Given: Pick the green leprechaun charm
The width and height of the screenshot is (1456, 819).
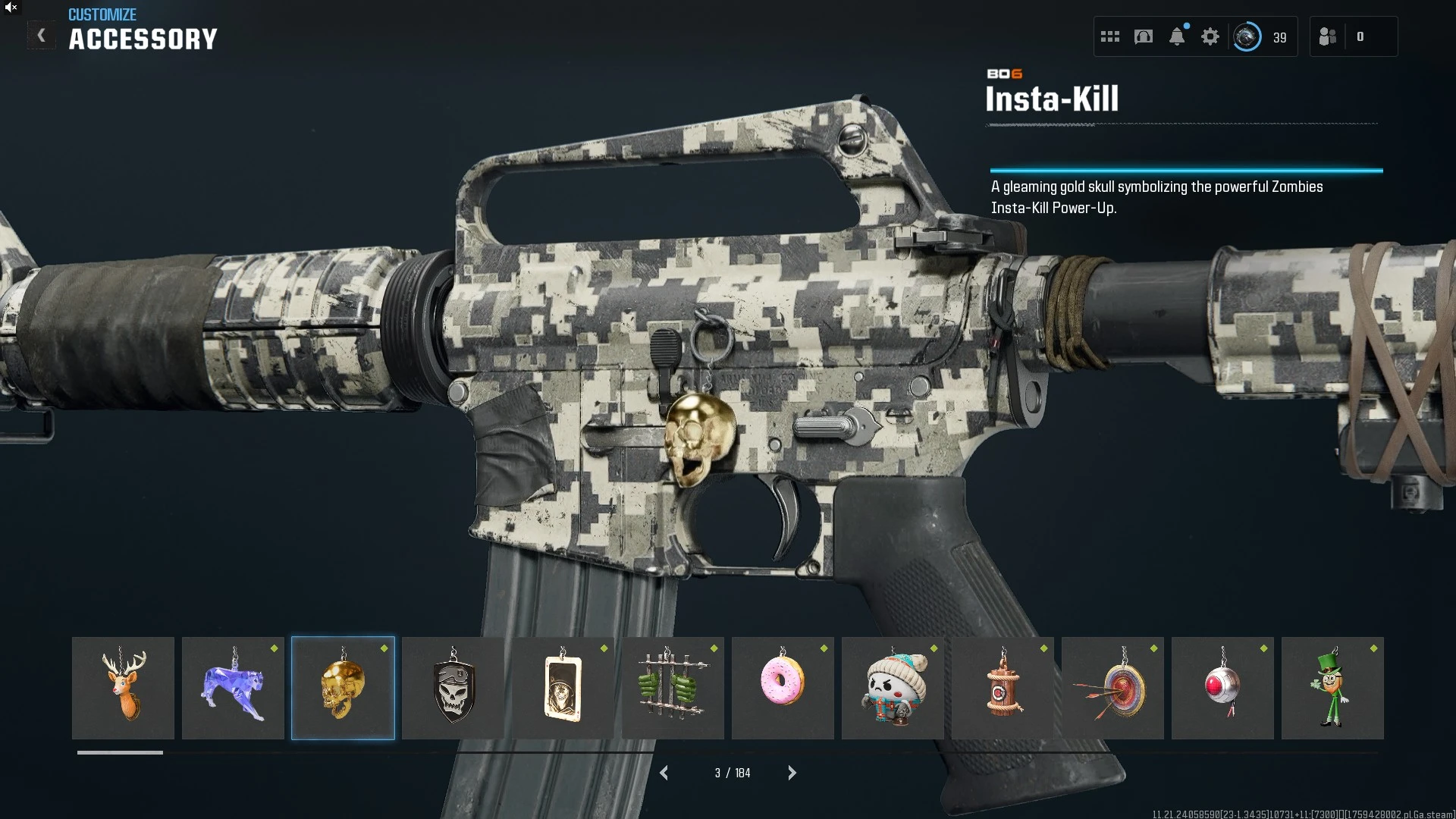Looking at the screenshot, I should [1332, 688].
